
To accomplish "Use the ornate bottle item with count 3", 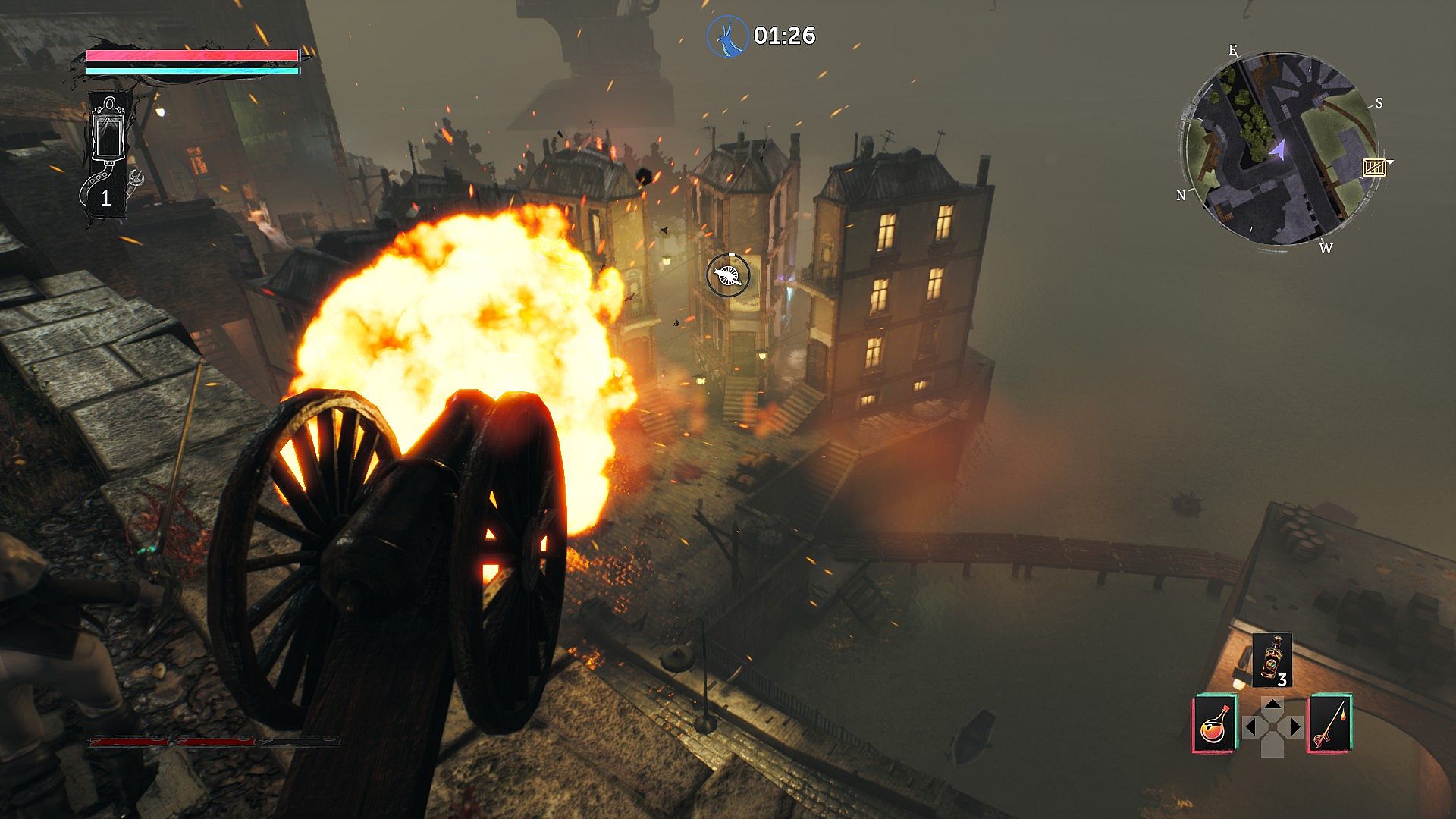I will click(1272, 660).
